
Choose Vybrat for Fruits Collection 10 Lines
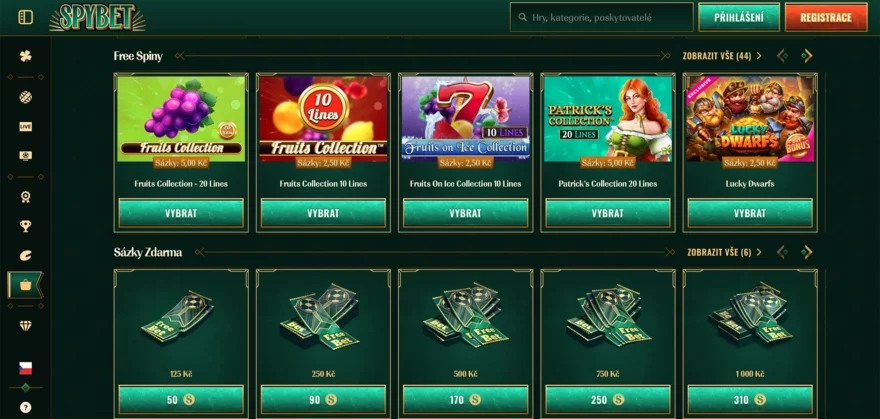coord(323,213)
